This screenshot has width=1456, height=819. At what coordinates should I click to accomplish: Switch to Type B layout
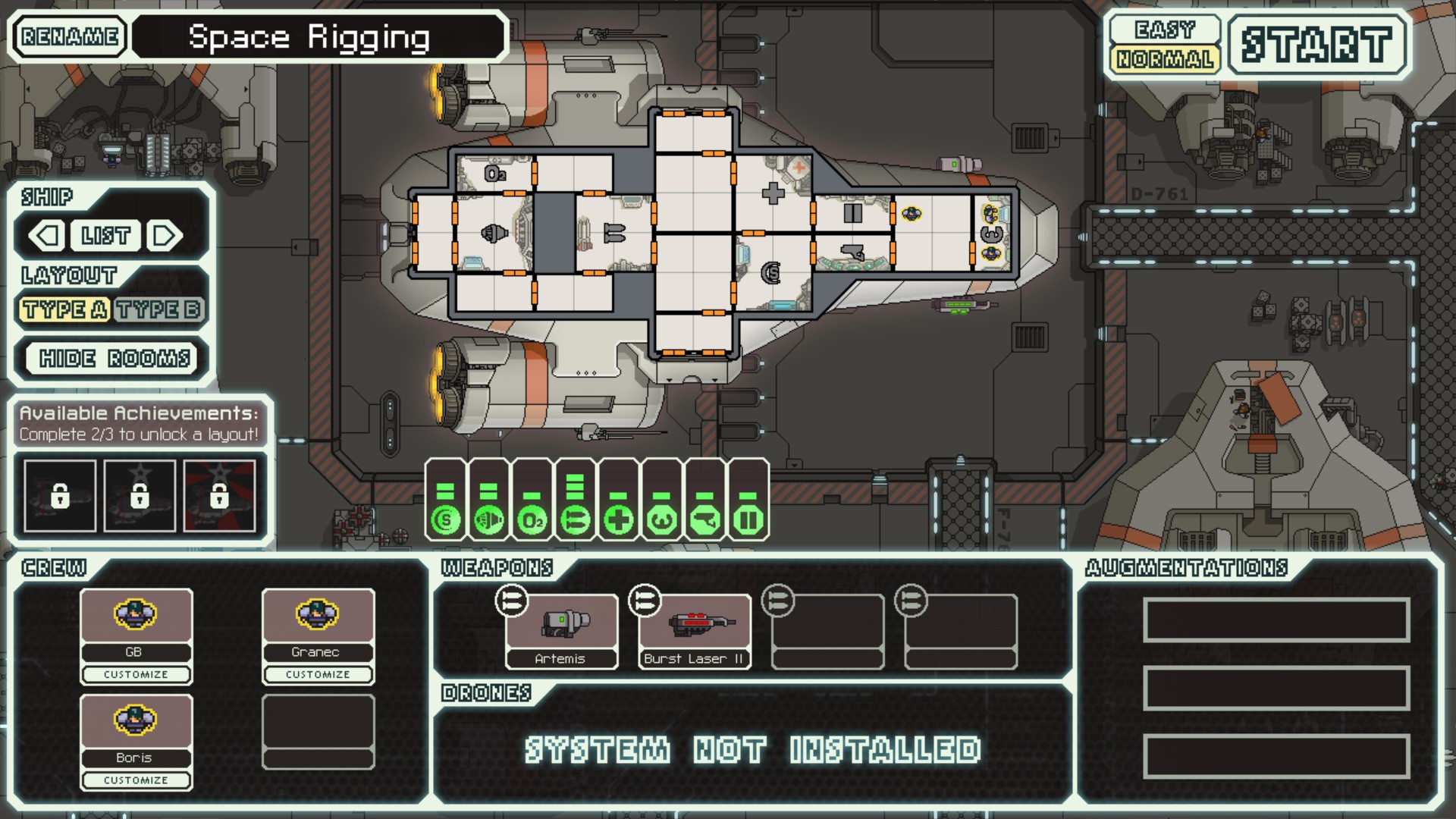[x=158, y=309]
